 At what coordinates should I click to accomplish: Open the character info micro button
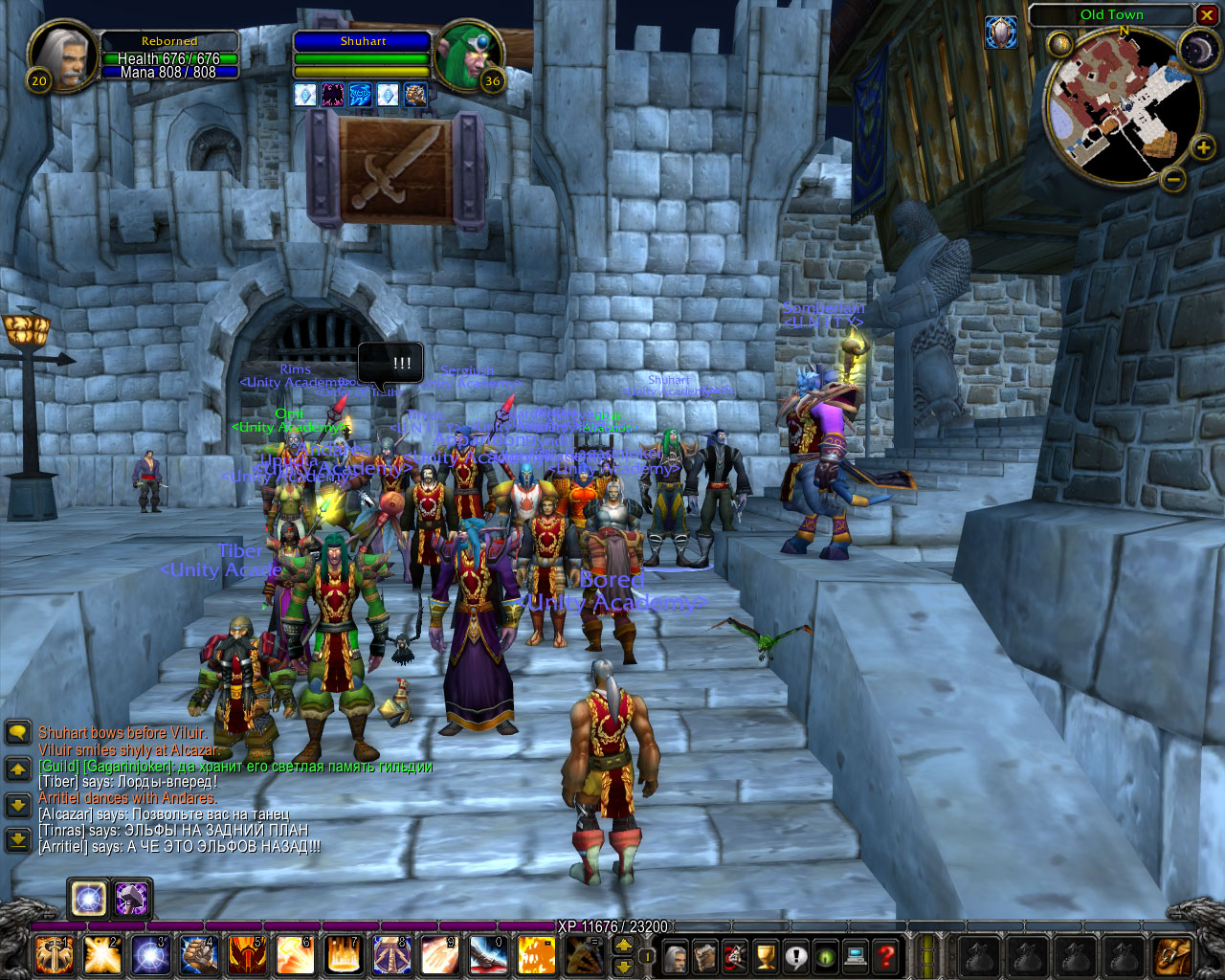[676, 956]
